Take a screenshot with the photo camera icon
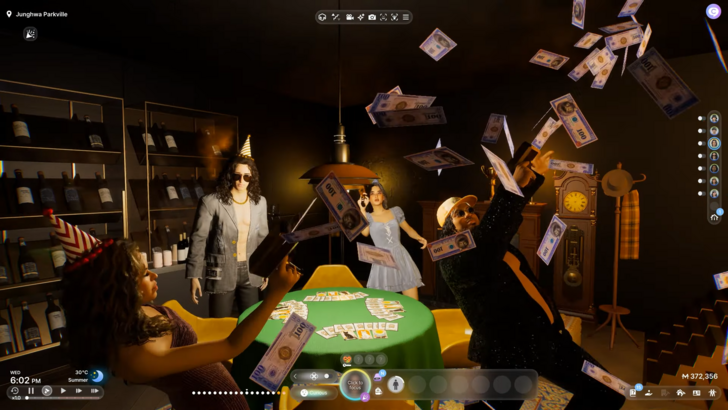Viewport: 728px width, 410px height. 372,17
